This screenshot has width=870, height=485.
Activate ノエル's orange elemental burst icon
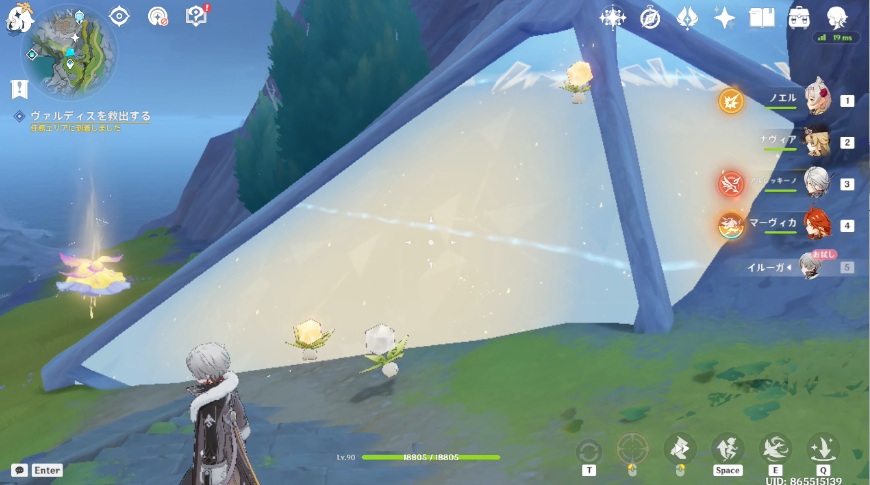[731, 101]
